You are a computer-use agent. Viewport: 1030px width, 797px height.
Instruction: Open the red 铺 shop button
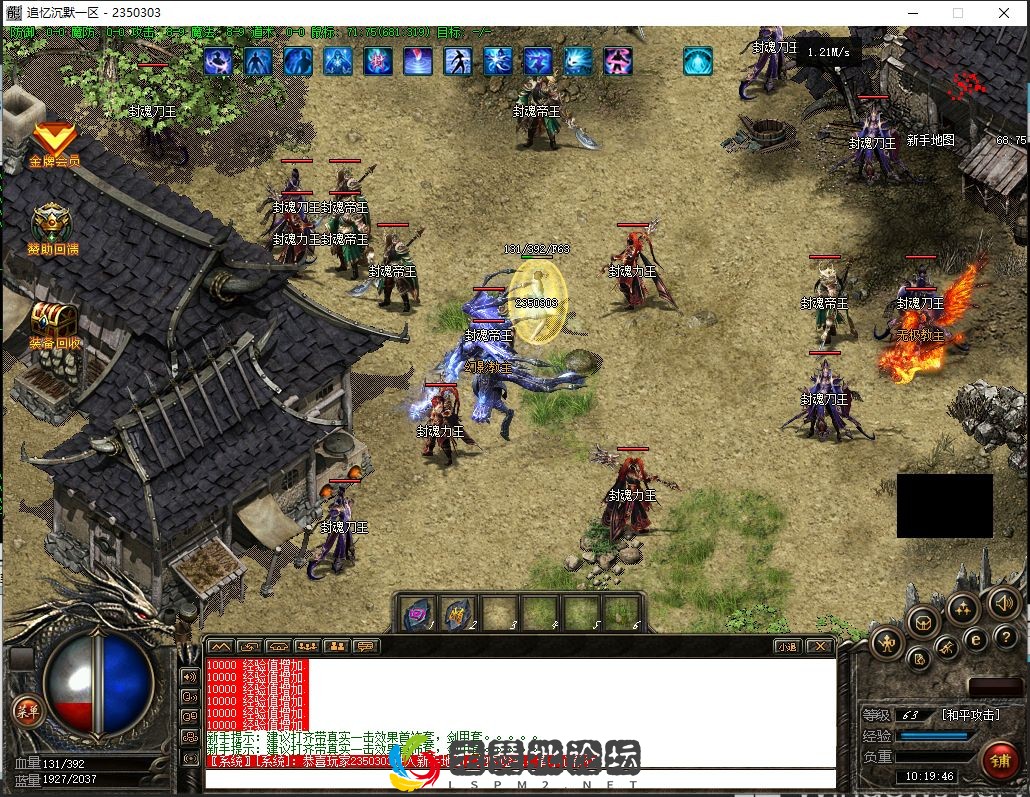coord(999,760)
